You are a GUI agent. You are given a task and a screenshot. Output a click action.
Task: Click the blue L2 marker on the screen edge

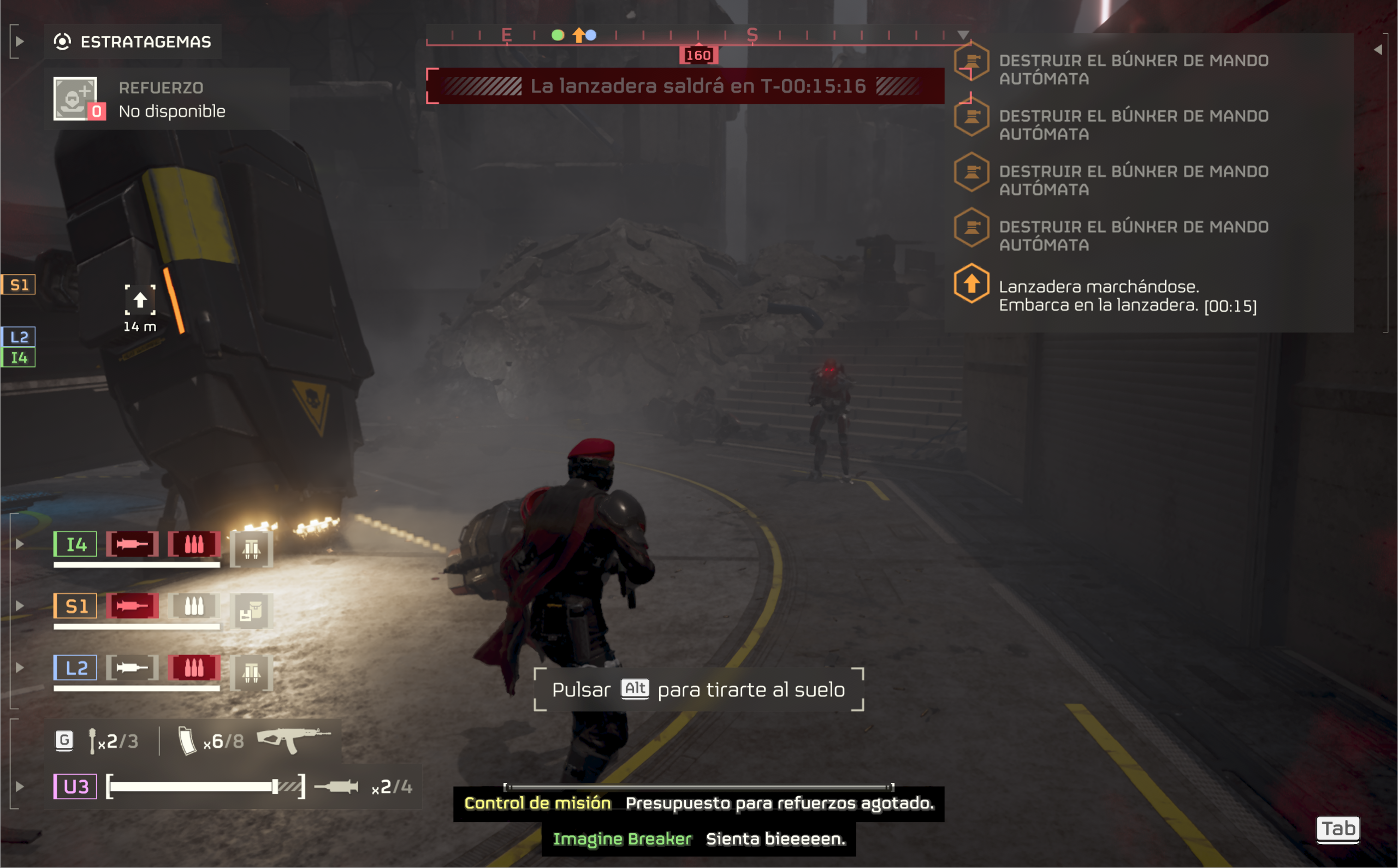(19, 336)
